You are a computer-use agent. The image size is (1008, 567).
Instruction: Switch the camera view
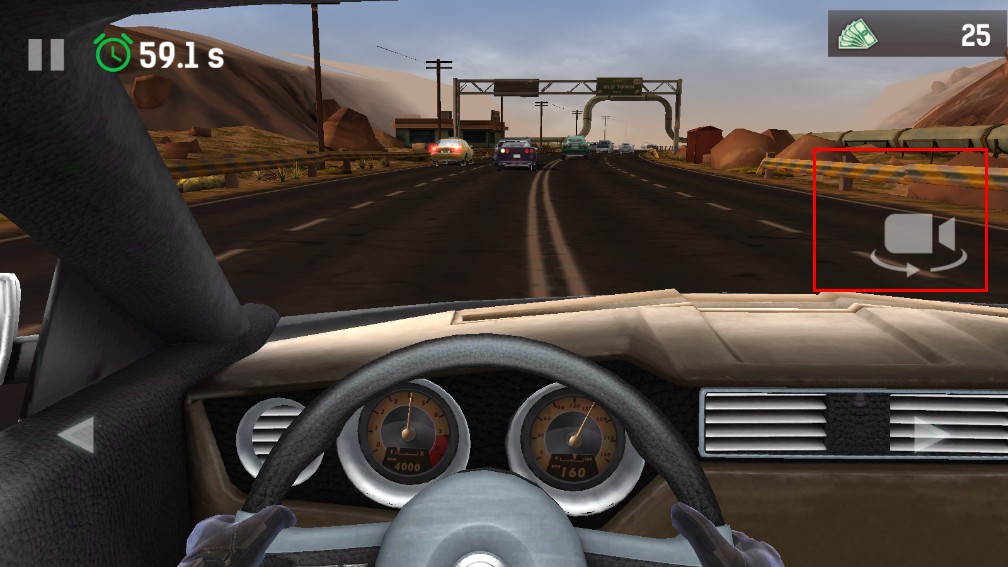coord(919,243)
